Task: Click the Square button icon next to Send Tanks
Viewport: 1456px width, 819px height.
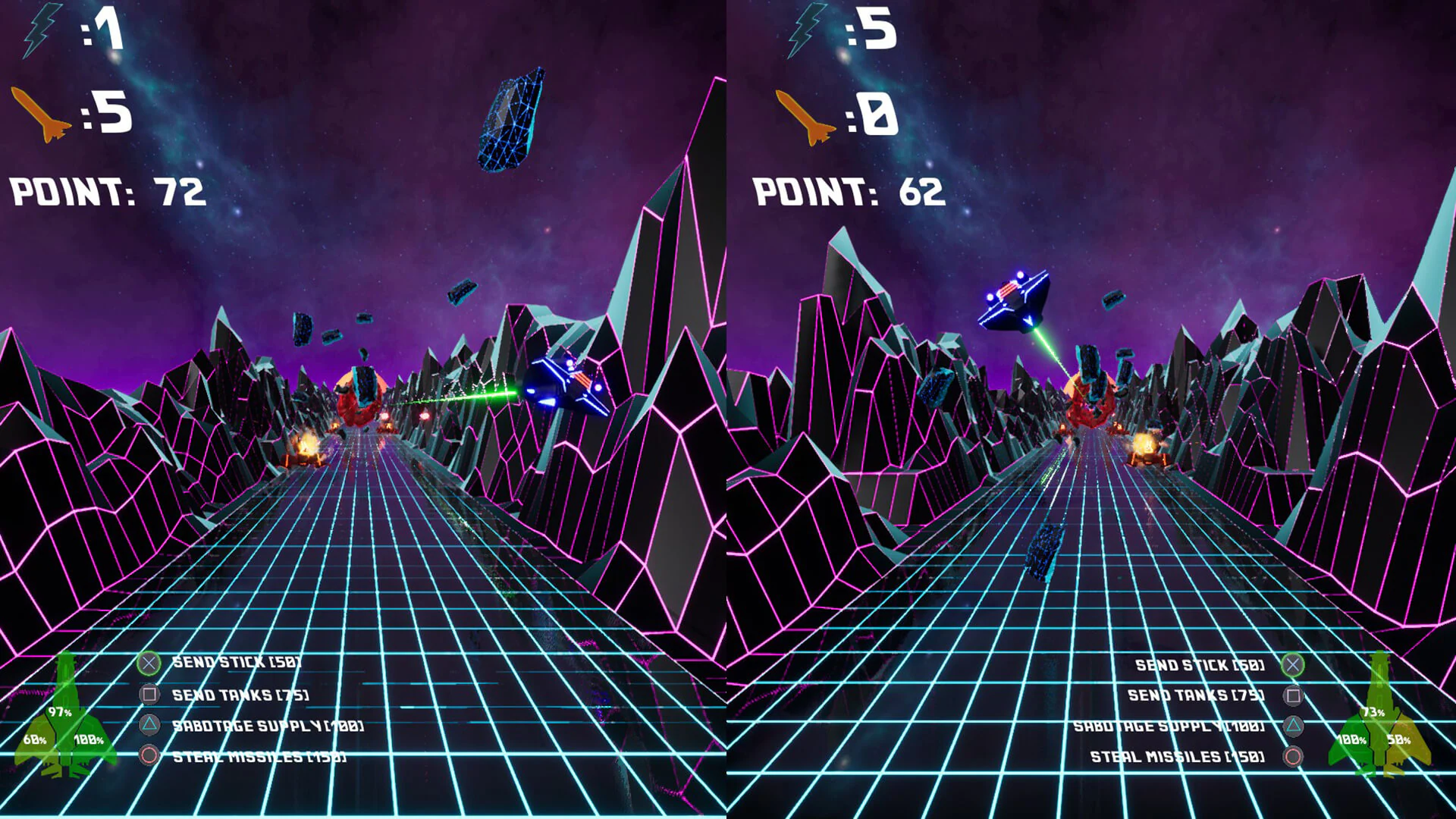Action: pyautogui.click(x=149, y=693)
